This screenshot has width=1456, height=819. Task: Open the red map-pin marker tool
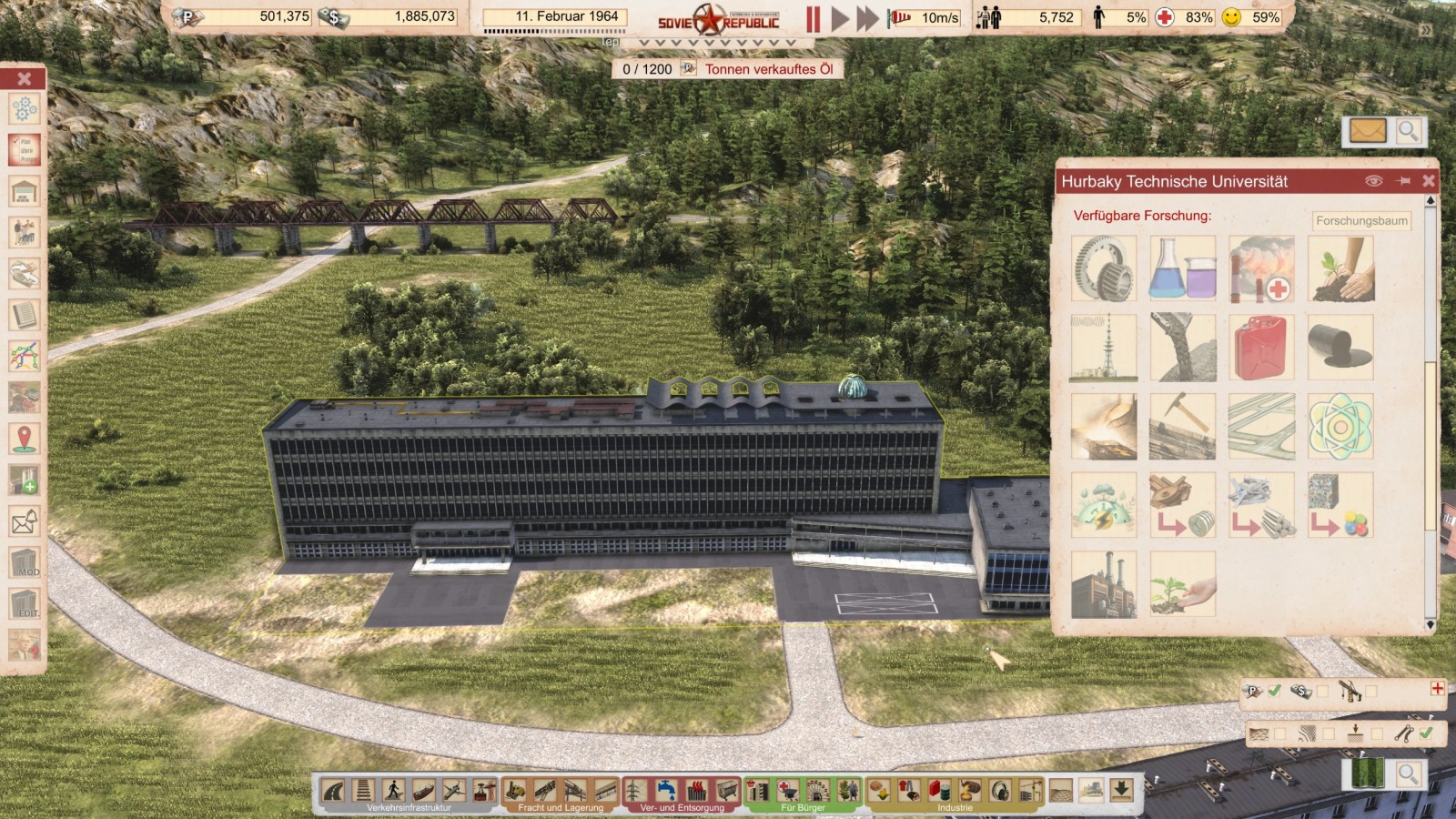[x=25, y=439]
